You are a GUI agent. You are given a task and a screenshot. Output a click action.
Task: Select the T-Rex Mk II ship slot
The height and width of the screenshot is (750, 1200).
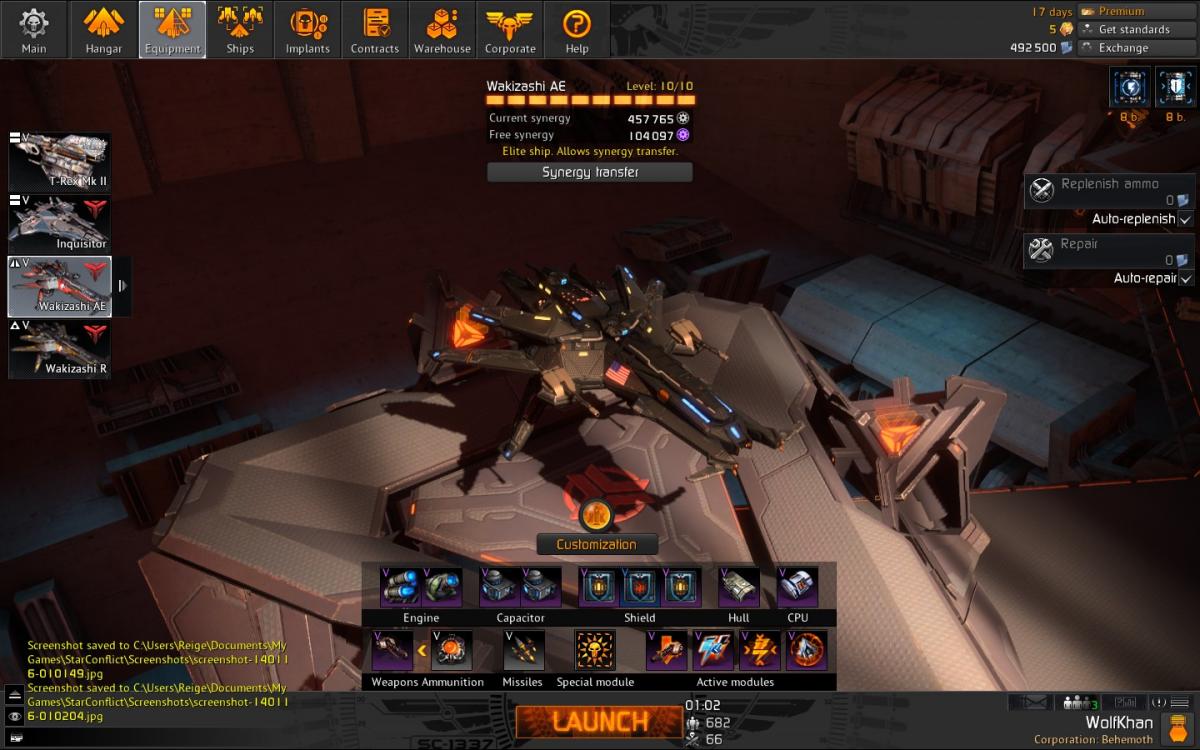tap(60, 161)
